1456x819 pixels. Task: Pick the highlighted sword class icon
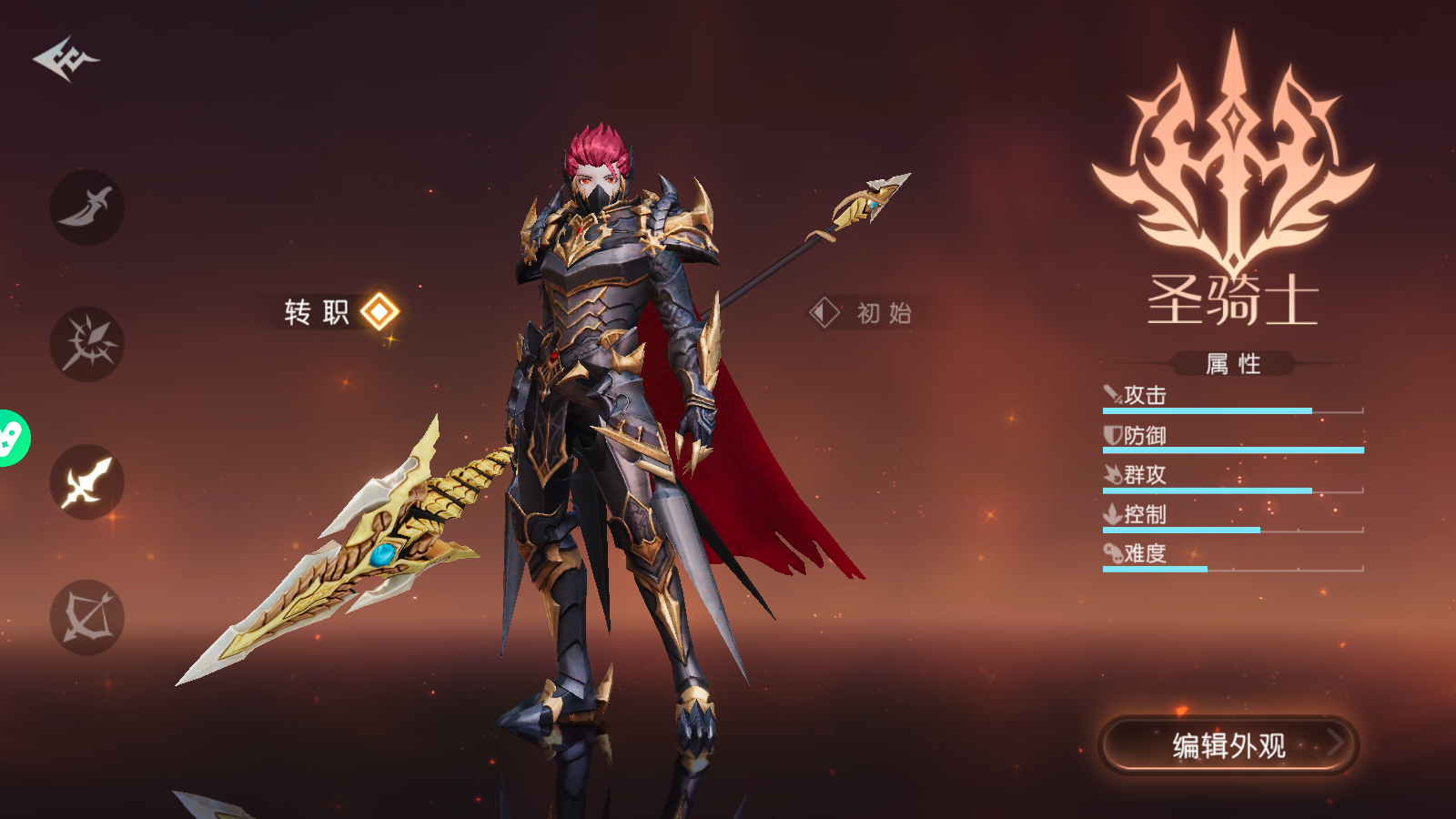pos(87,481)
